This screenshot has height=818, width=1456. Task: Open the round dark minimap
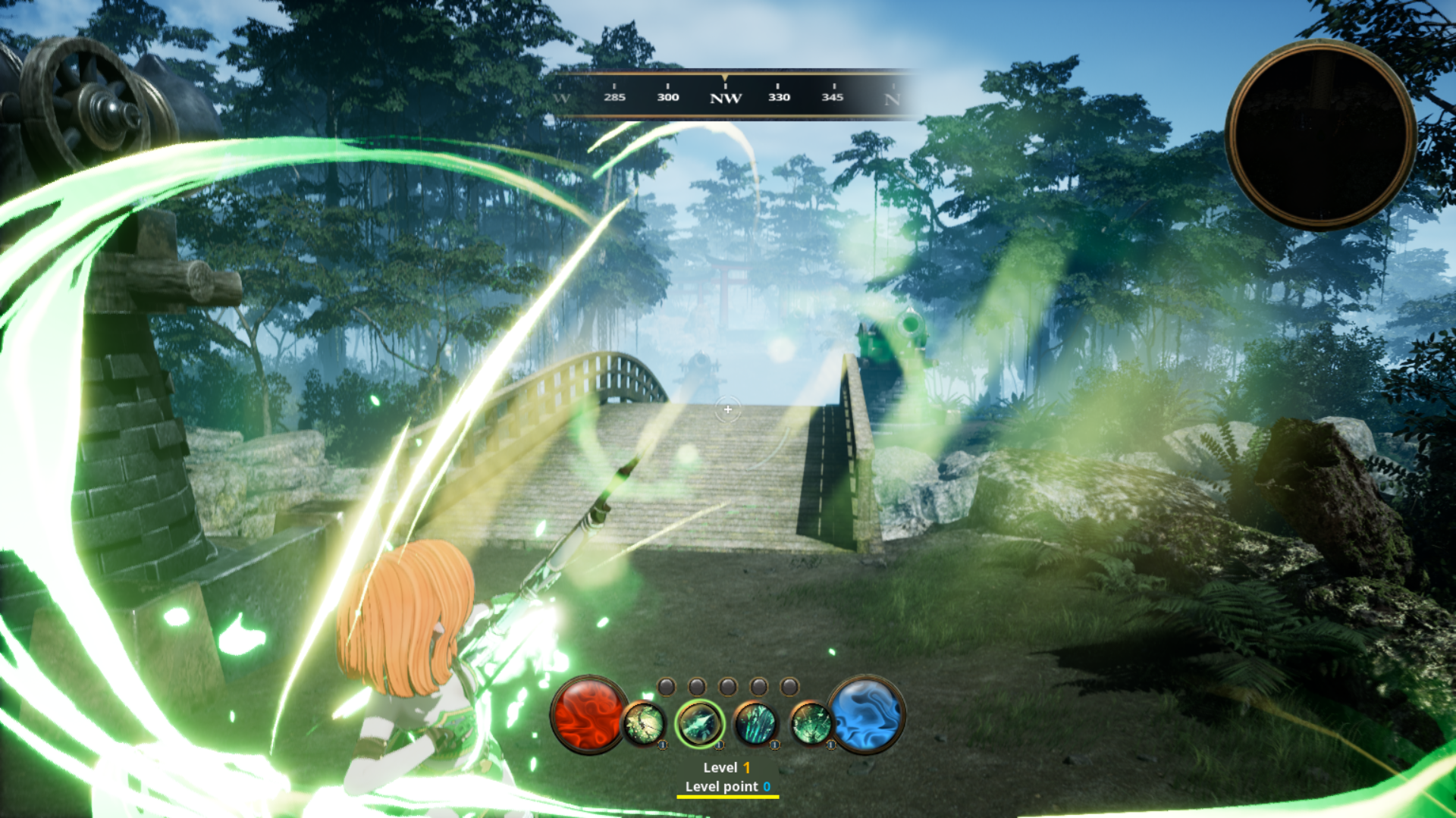tap(1320, 135)
